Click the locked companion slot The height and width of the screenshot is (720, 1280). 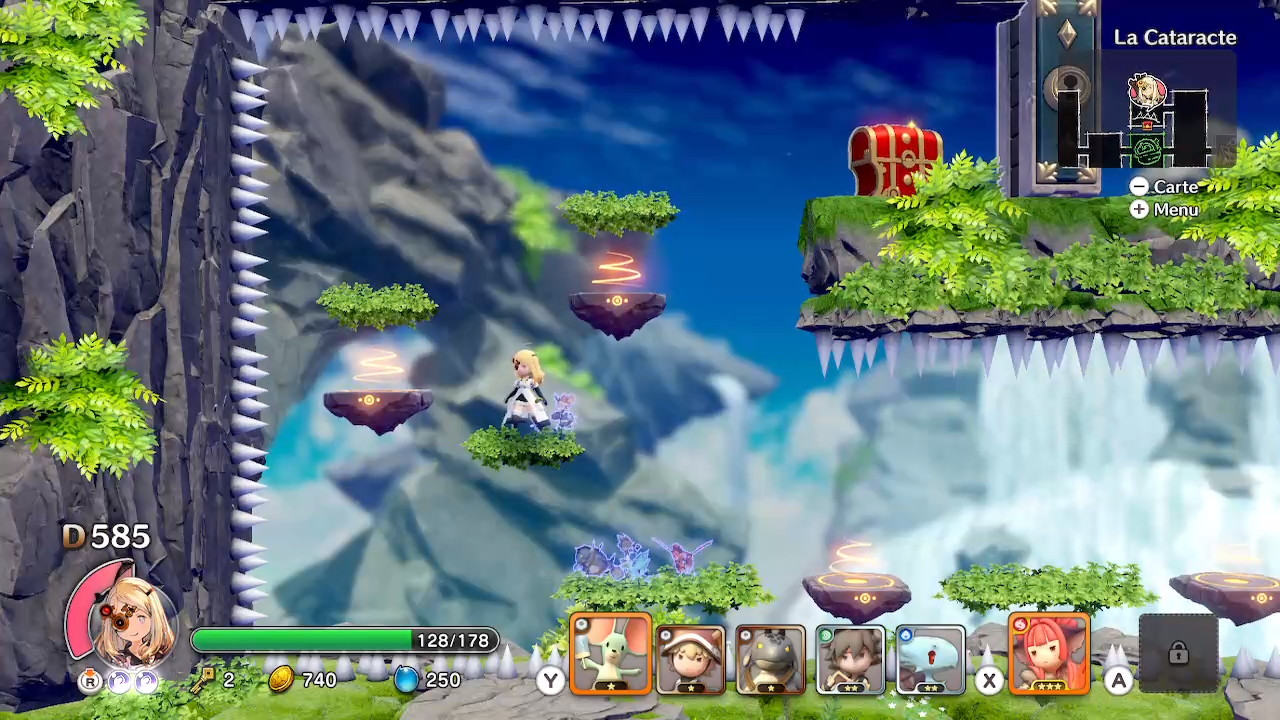[1178, 654]
